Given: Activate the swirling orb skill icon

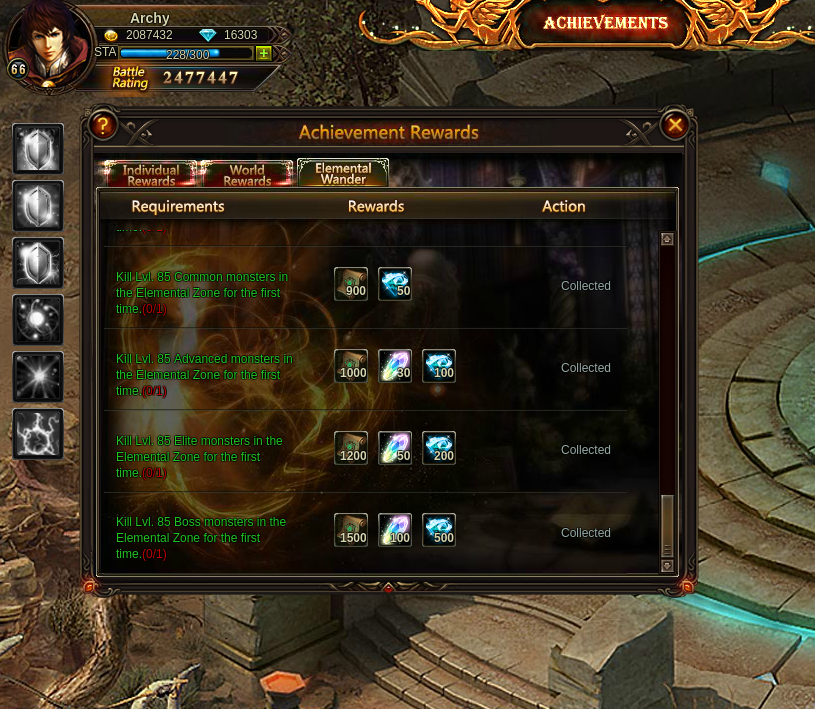Looking at the screenshot, I should click(38, 320).
